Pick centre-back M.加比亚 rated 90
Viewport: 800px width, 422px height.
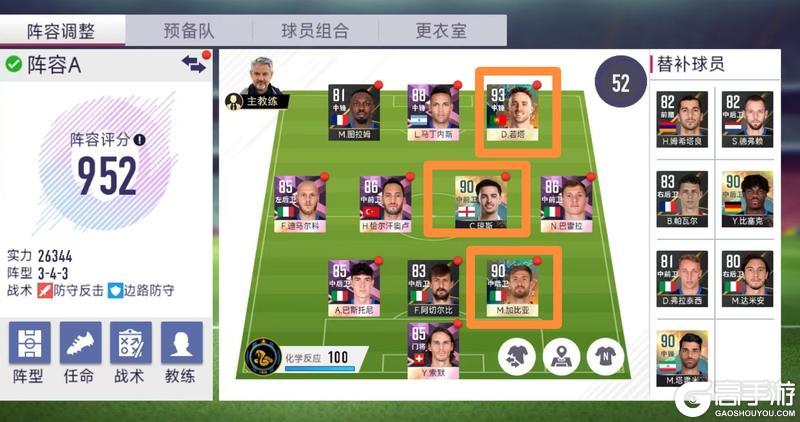(513, 285)
